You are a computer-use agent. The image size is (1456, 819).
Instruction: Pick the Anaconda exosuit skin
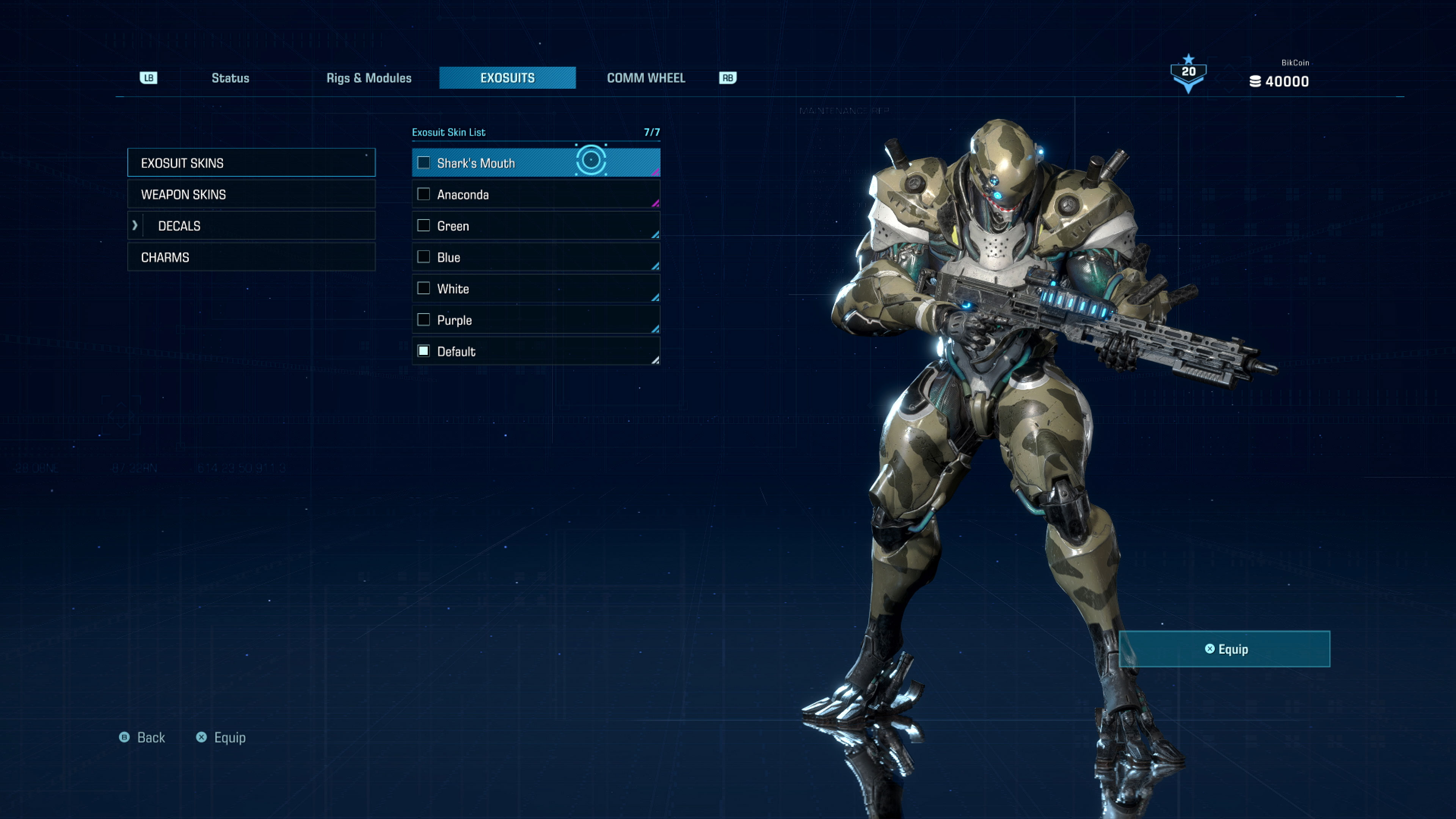[x=535, y=195]
